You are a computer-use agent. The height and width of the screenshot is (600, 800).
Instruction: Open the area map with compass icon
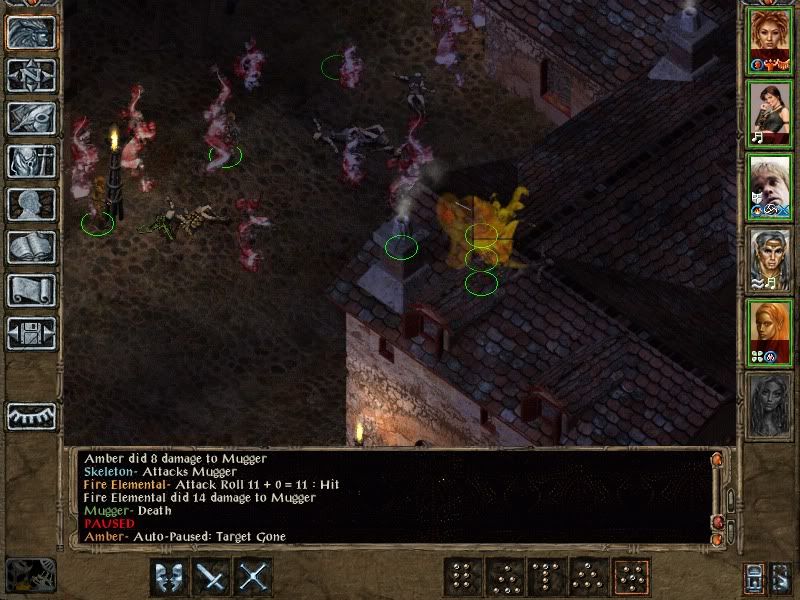point(31,76)
